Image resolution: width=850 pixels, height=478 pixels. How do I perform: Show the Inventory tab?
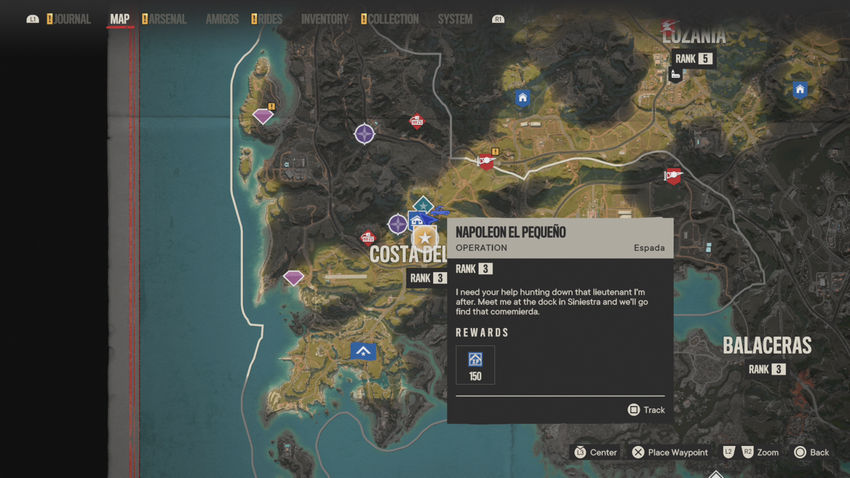(x=324, y=19)
